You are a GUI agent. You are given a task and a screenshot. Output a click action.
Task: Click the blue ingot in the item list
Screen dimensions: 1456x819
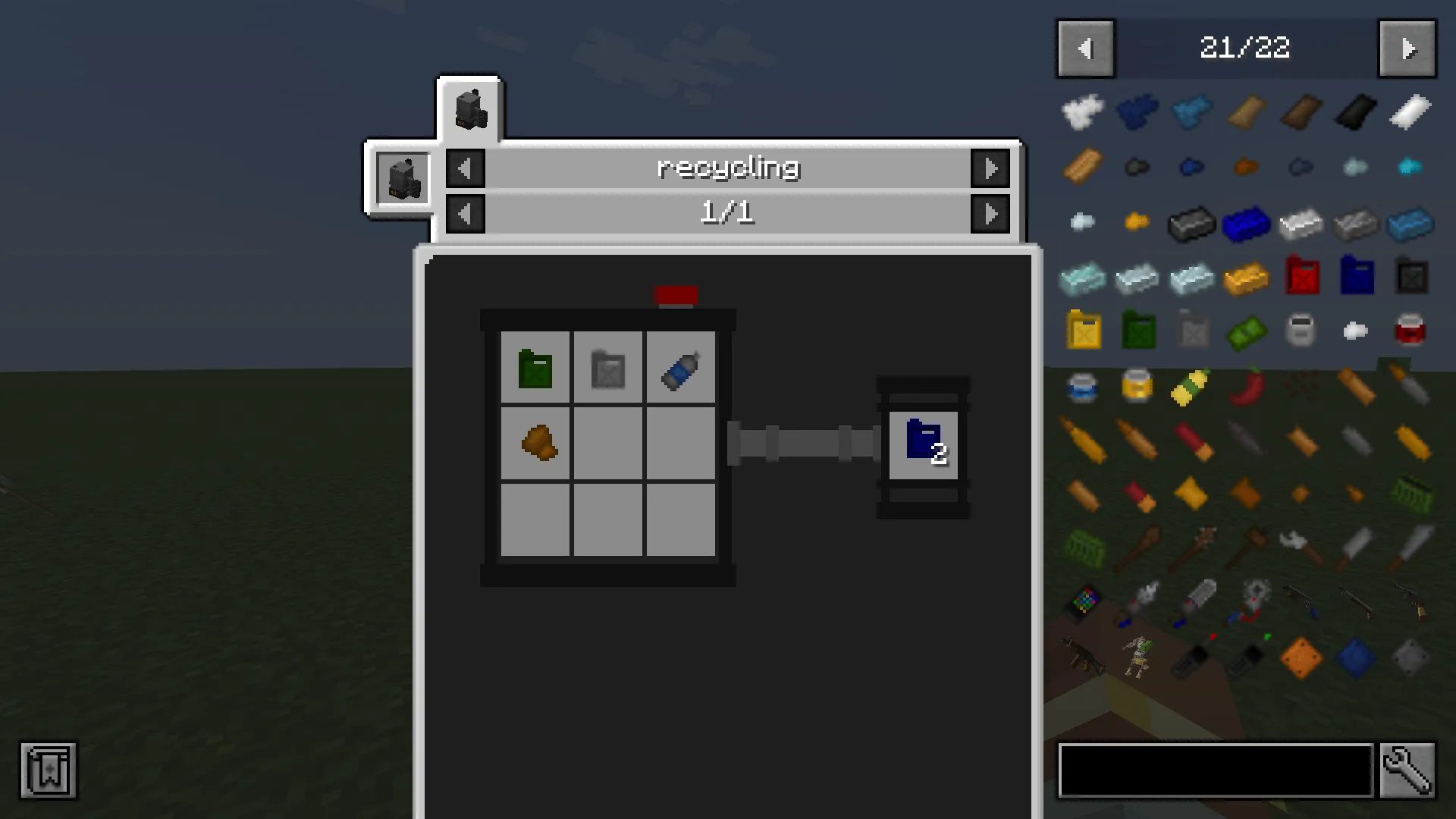pos(1247,222)
